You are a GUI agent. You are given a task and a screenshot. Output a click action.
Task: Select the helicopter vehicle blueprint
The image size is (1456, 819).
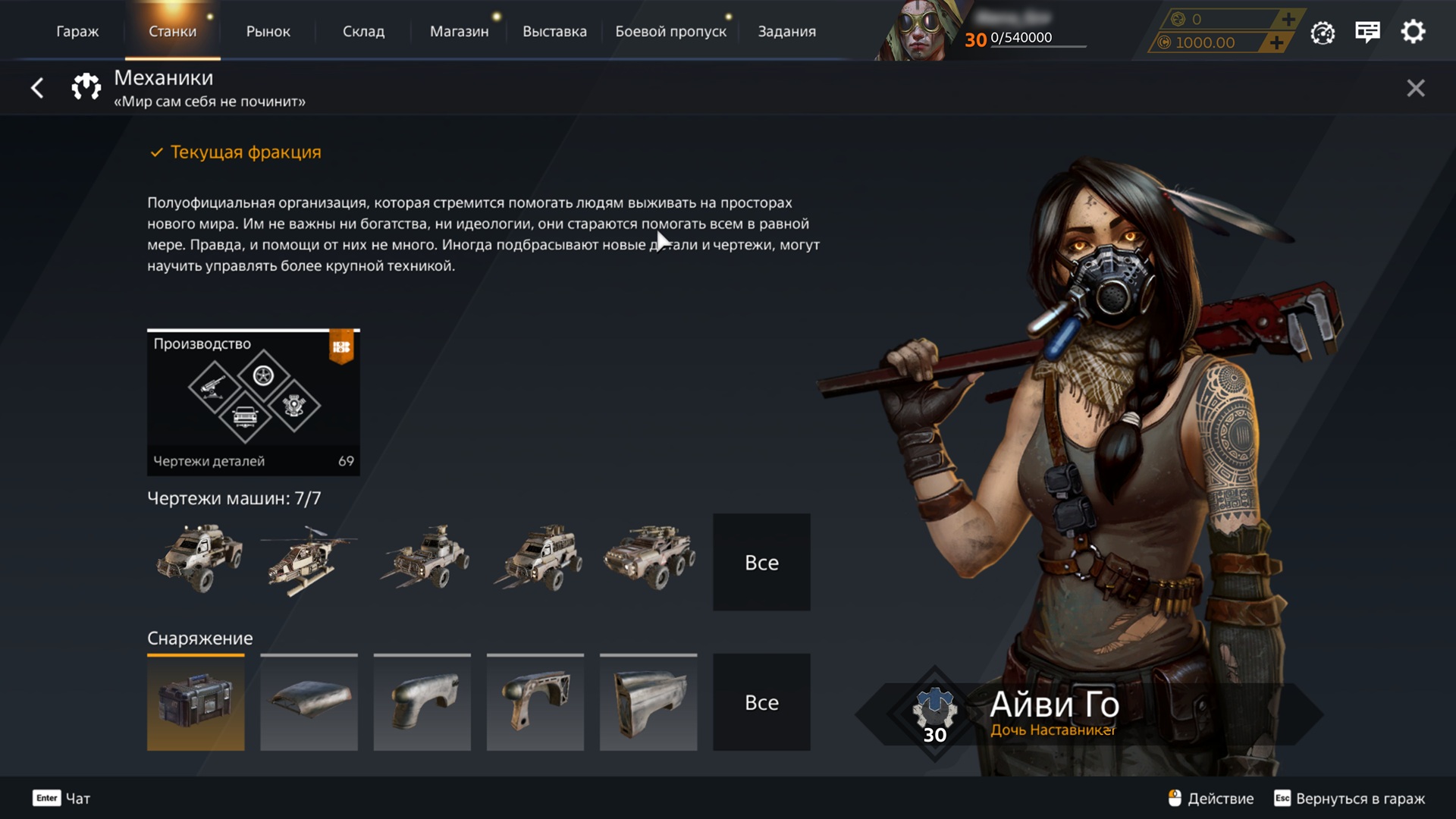(x=309, y=561)
